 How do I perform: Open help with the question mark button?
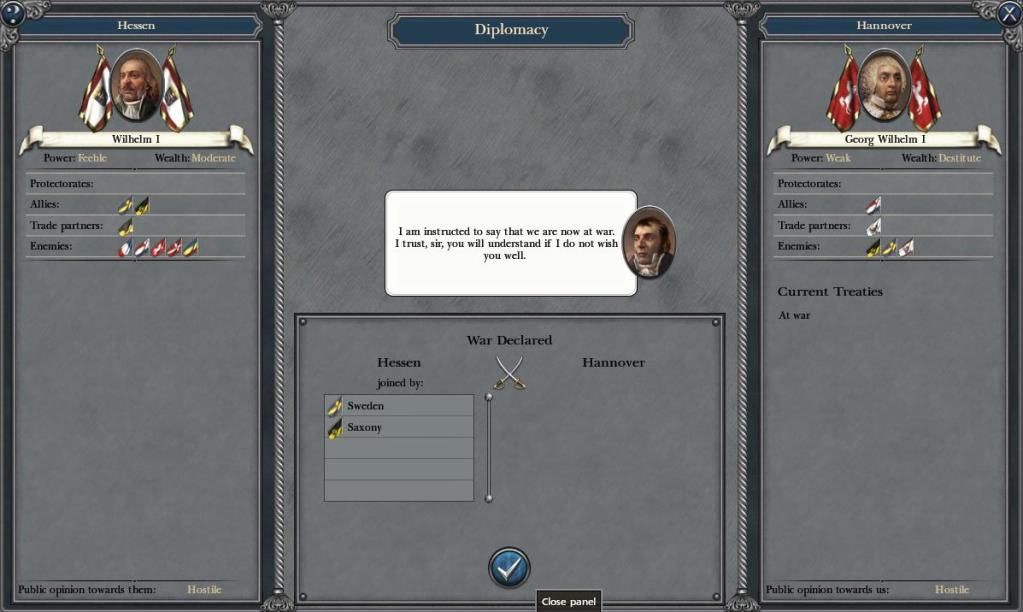click(x=13, y=13)
